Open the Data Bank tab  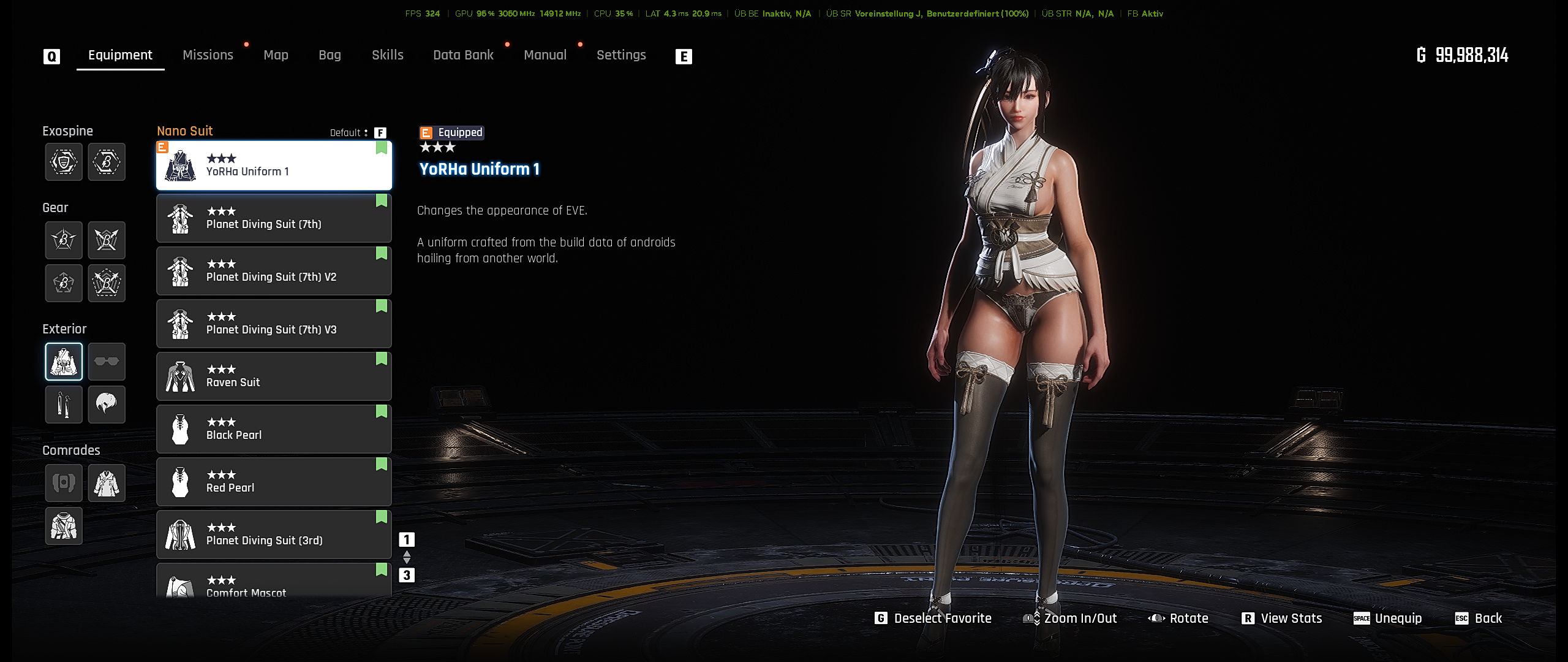pyautogui.click(x=463, y=55)
